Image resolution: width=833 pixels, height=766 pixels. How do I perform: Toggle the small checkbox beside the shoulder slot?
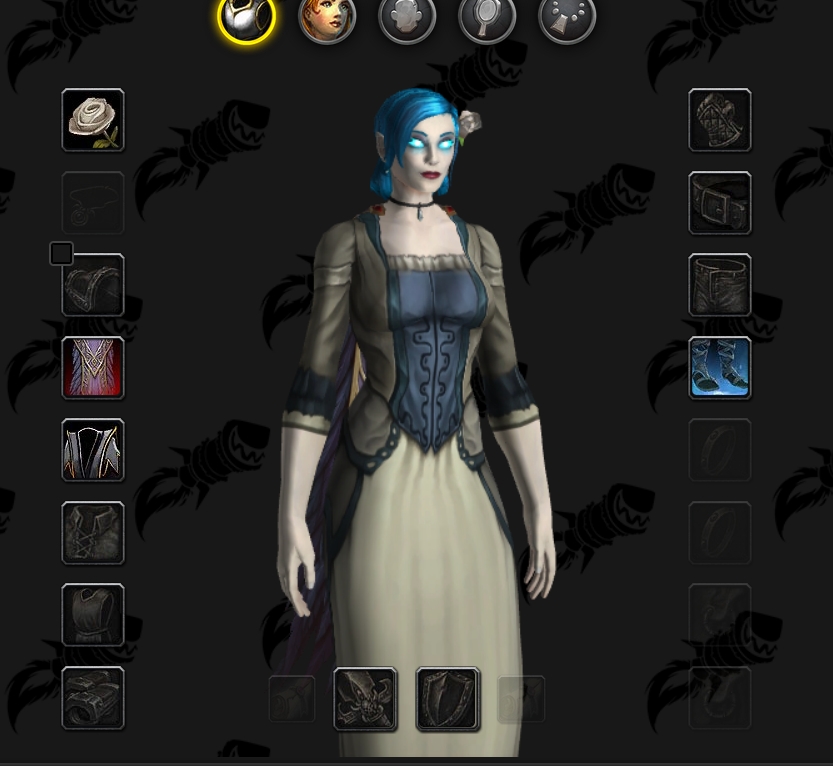tap(61, 254)
